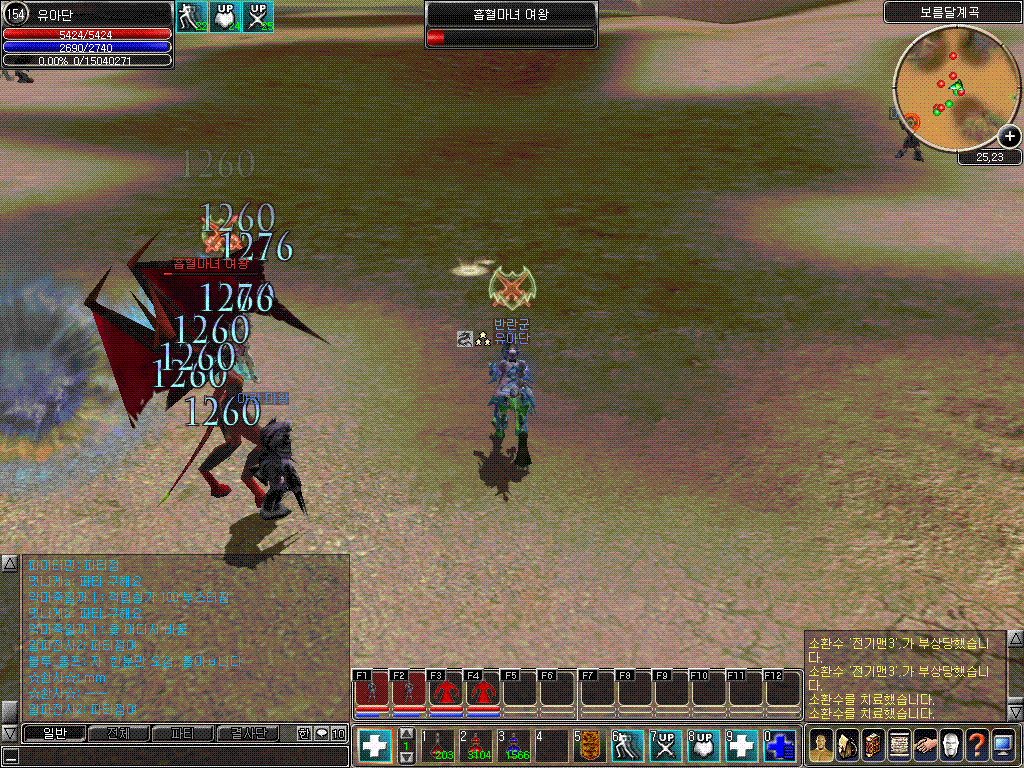Activate the running figure skill in slot 6

click(626, 746)
